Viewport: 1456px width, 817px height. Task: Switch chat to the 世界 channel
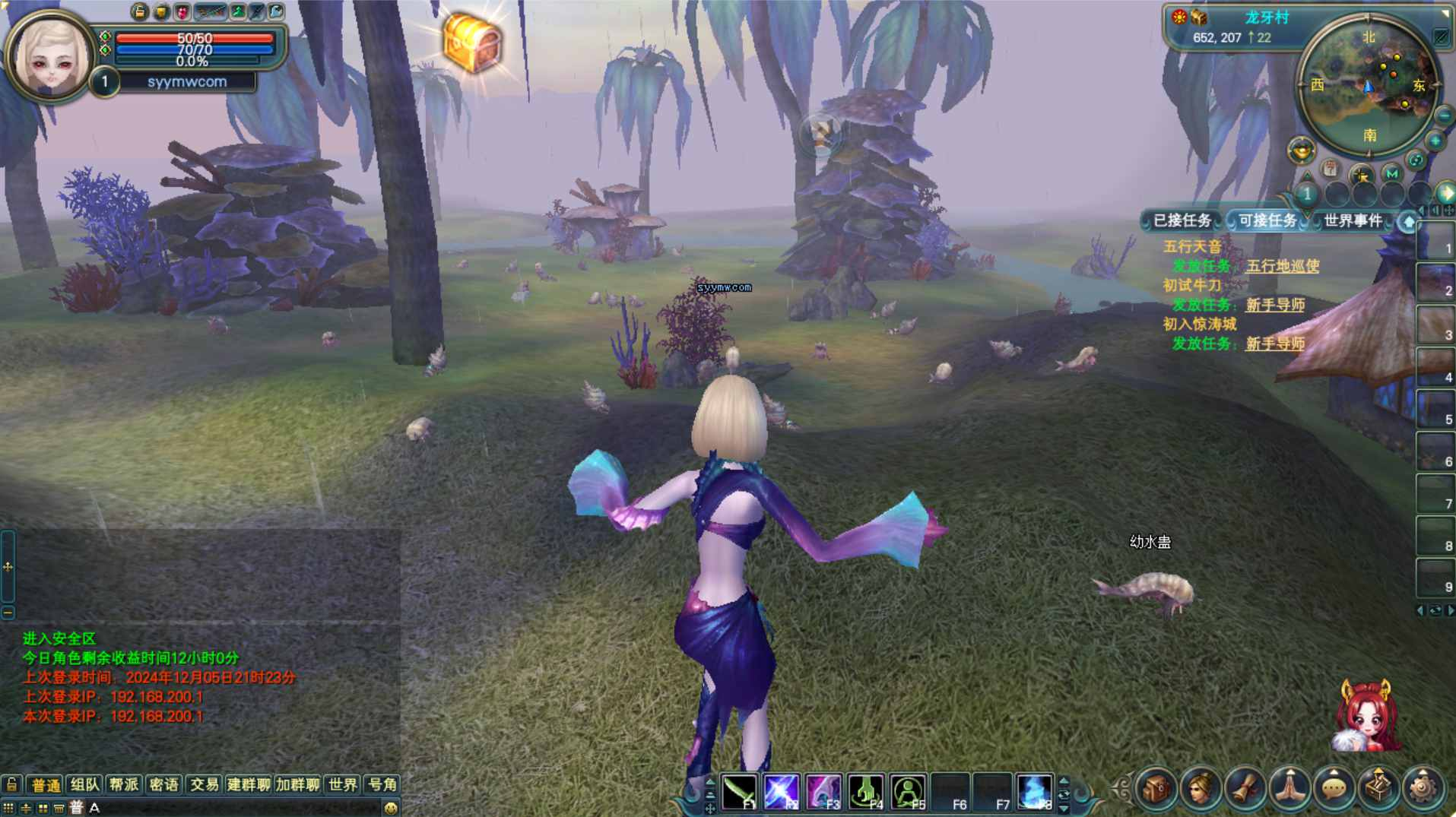343,784
